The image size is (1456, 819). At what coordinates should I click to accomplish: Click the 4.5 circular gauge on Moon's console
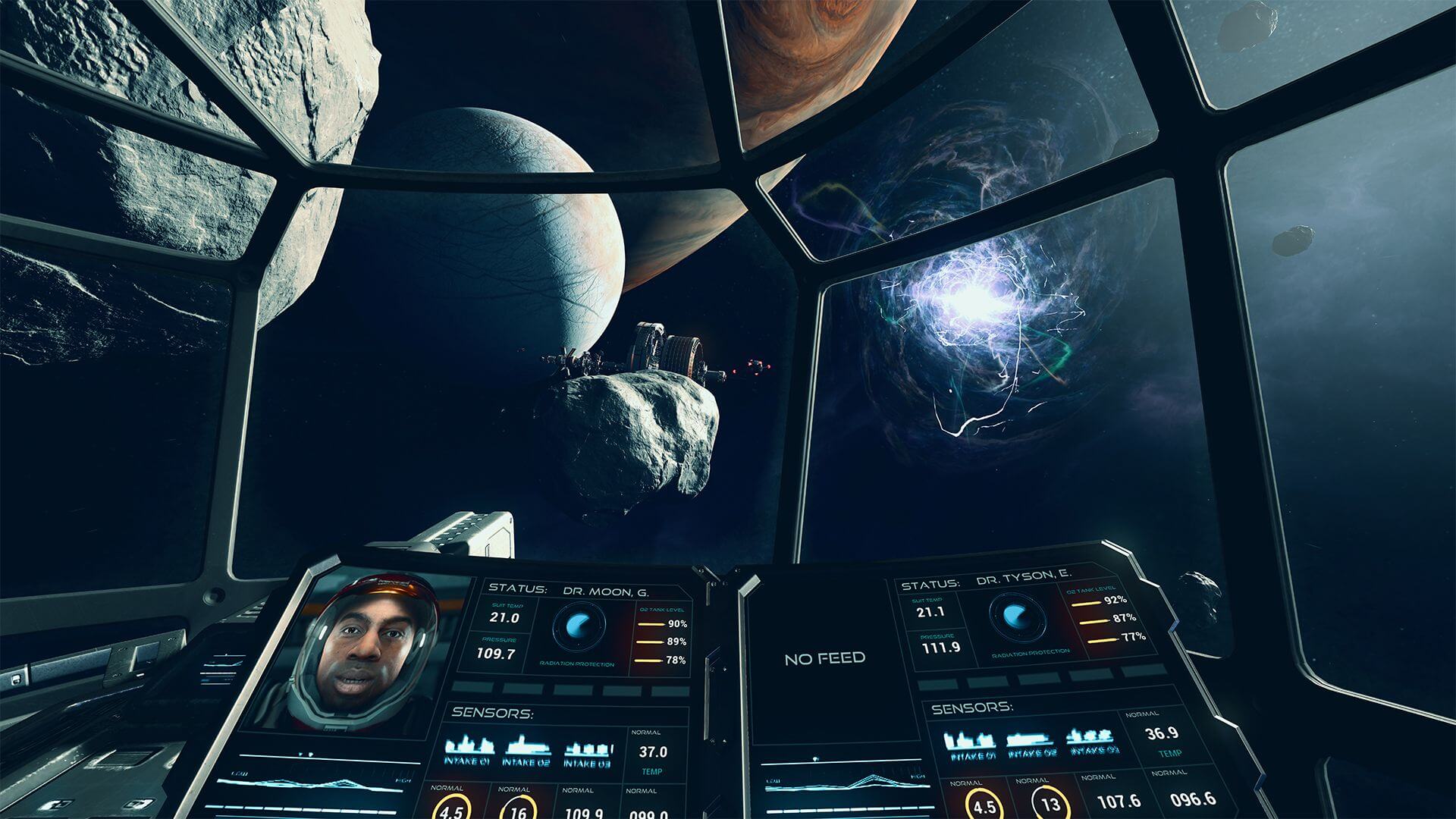(x=453, y=810)
